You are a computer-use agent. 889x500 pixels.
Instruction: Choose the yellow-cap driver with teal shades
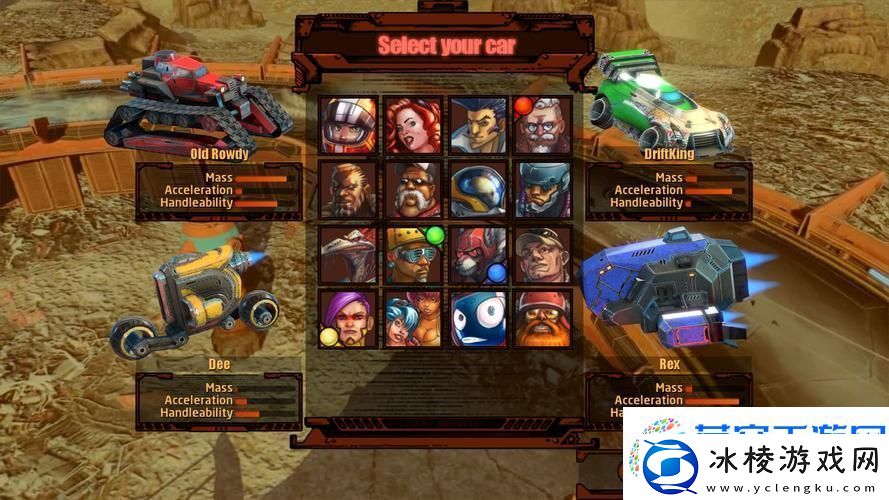click(413, 254)
